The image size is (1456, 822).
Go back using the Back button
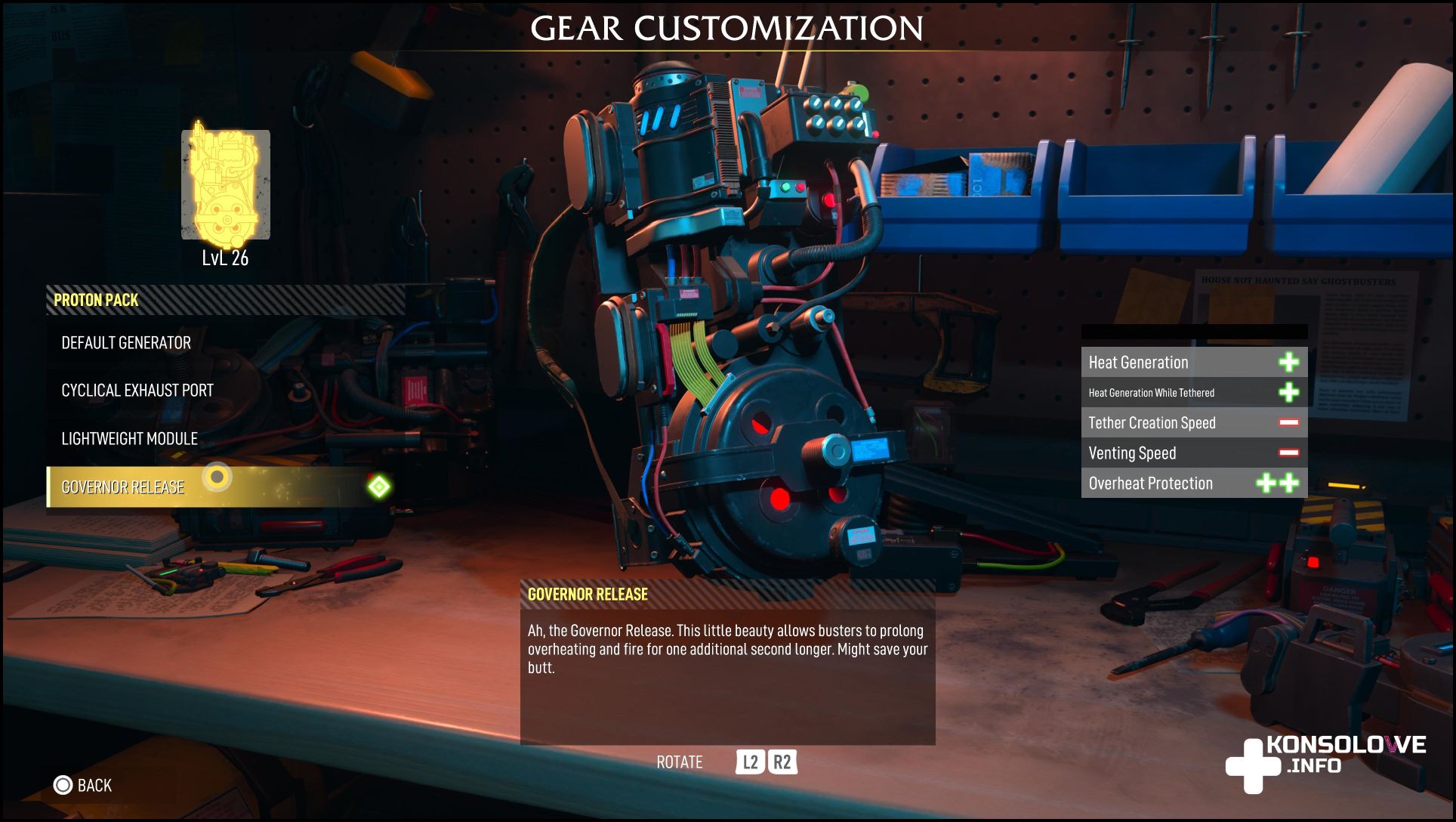click(x=83, y=786)
